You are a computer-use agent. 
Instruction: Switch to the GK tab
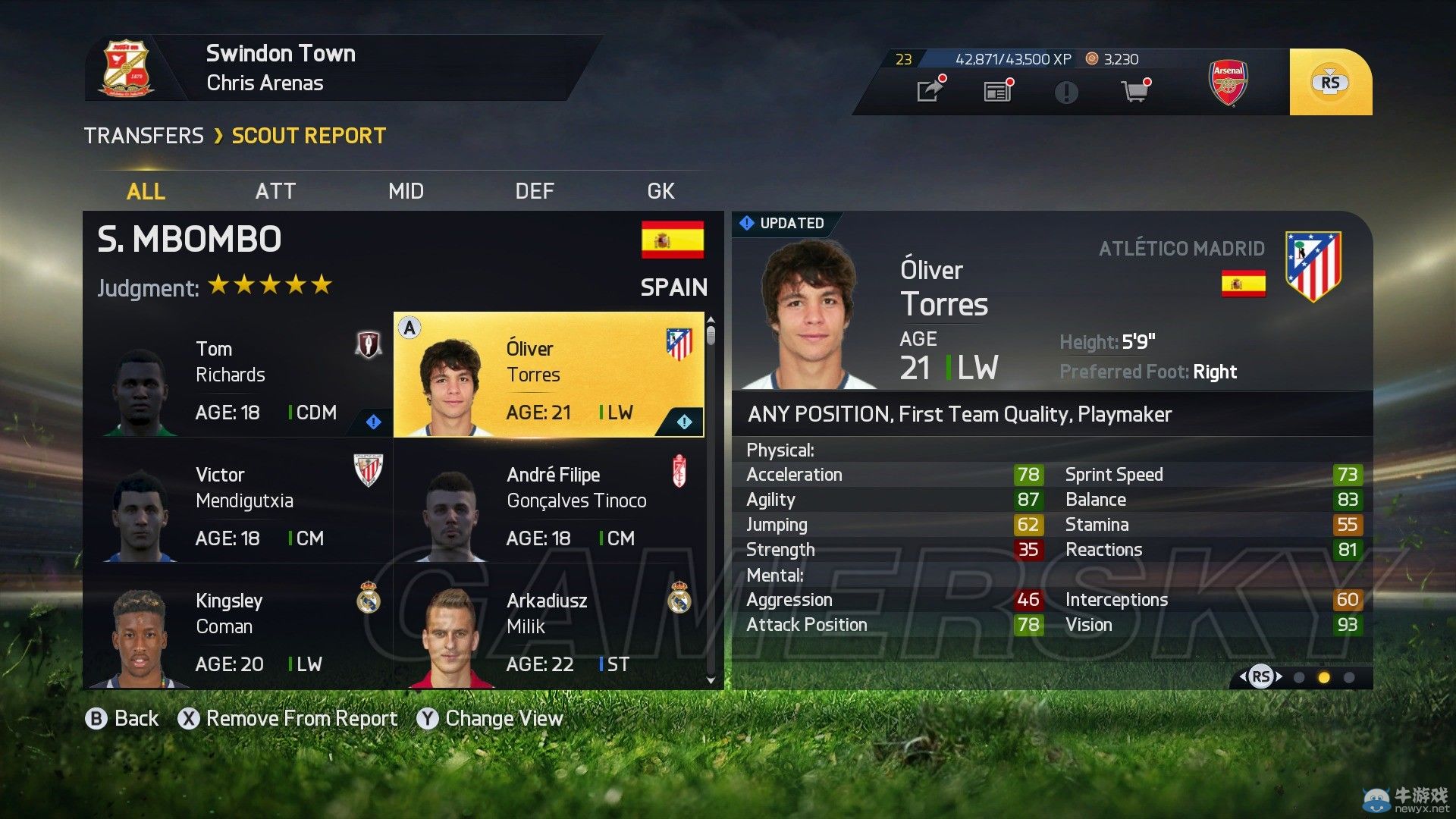pos(659,191)
